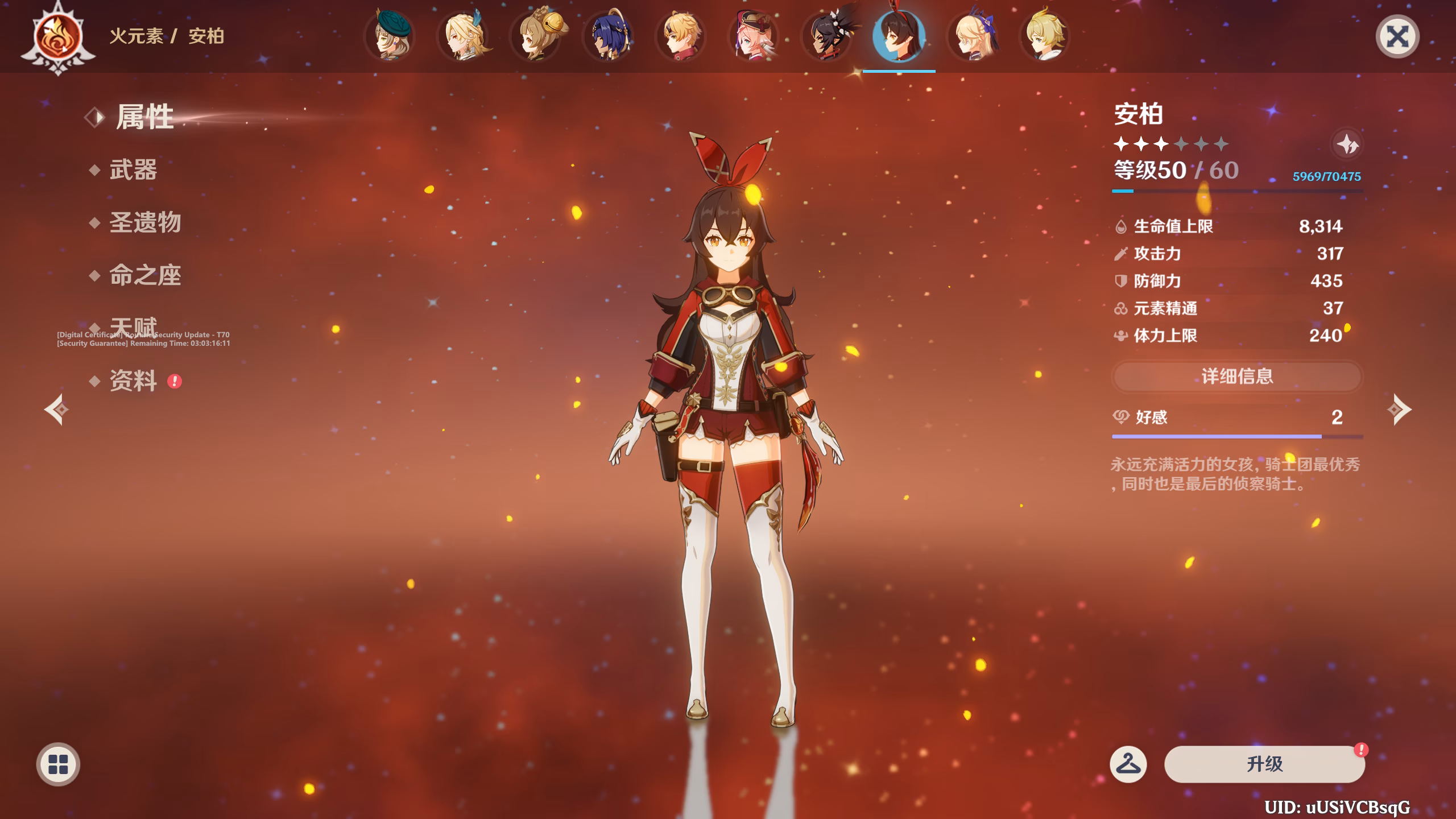Click the 详细信息 details button
Image resolution: width=1456 pixels, height=819 pixels.
pyautogui.click(x=1237, y=377)
